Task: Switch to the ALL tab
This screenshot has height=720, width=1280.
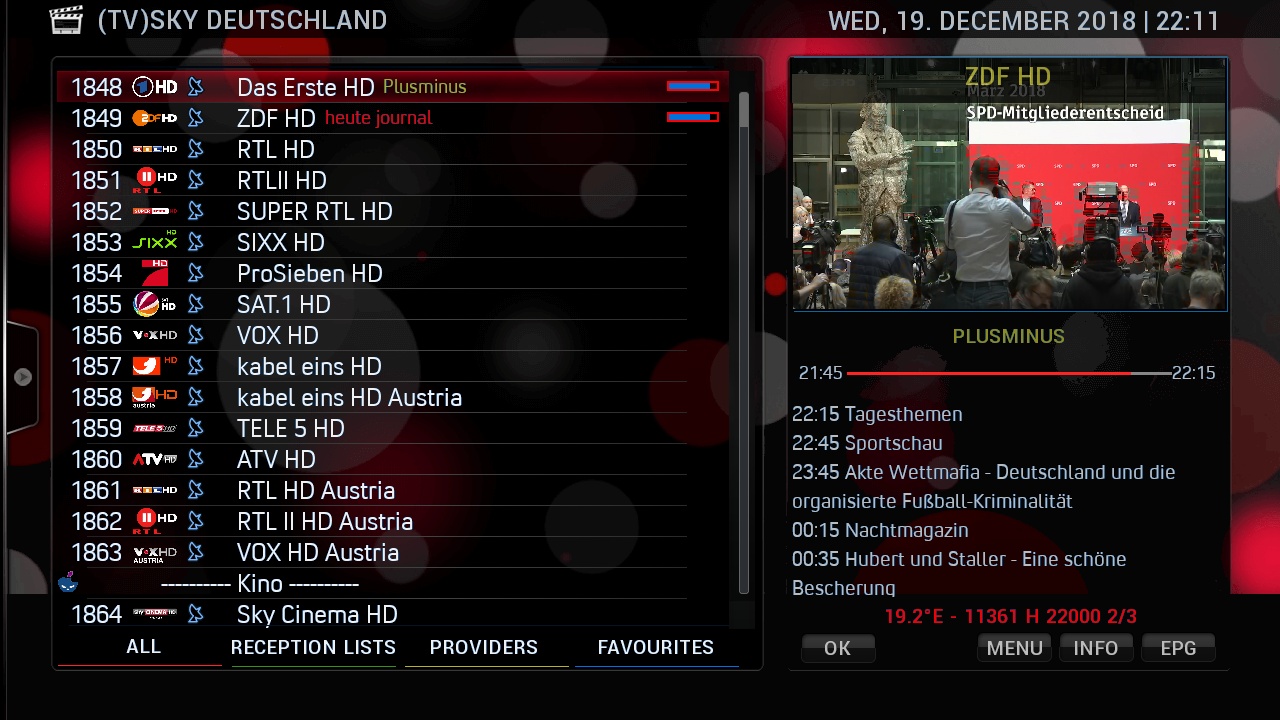Action: 143,647
